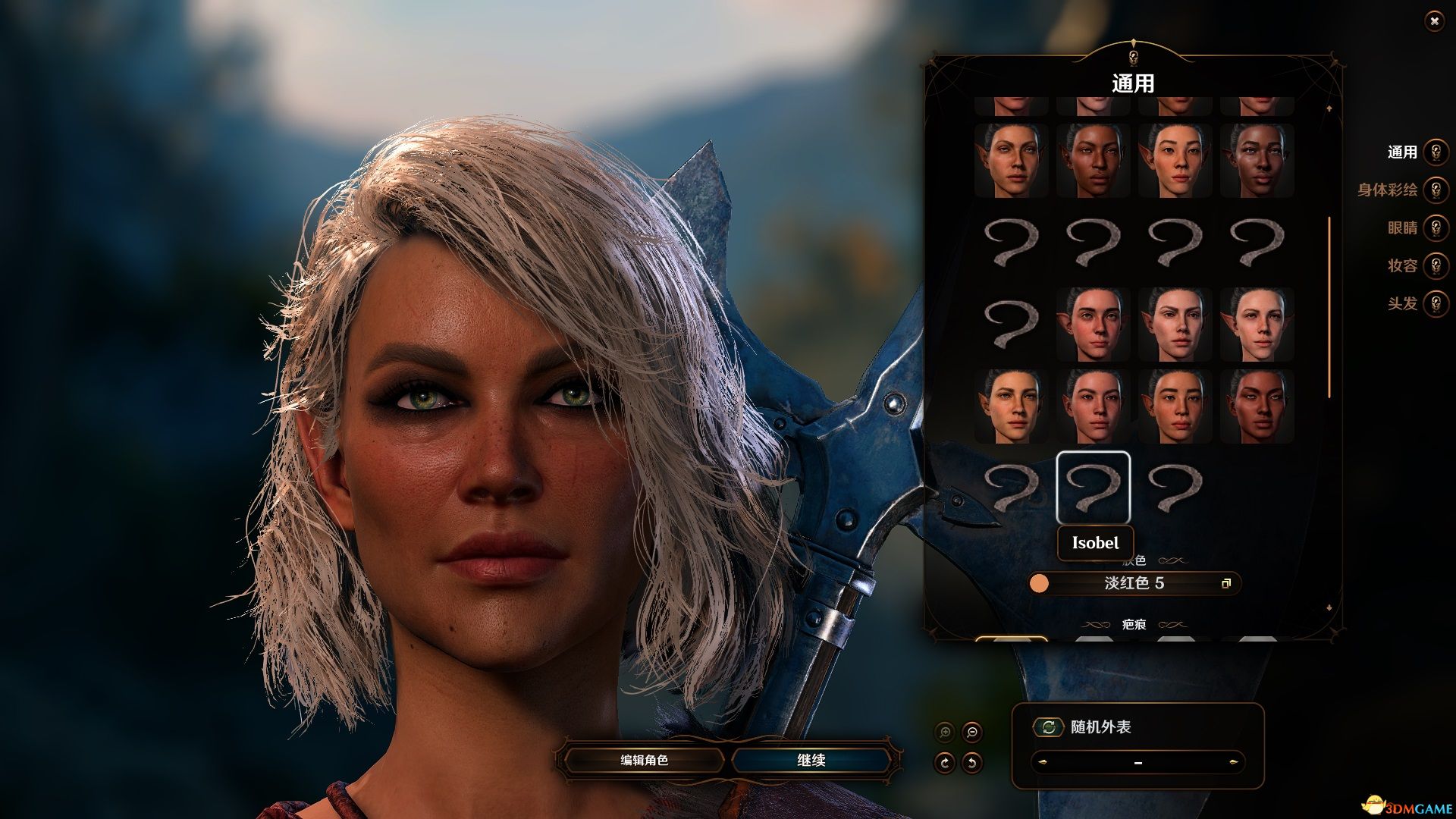Open the 头发 hair tab
Viewport: 1456px width, 819px height.
coord(1434,304)
